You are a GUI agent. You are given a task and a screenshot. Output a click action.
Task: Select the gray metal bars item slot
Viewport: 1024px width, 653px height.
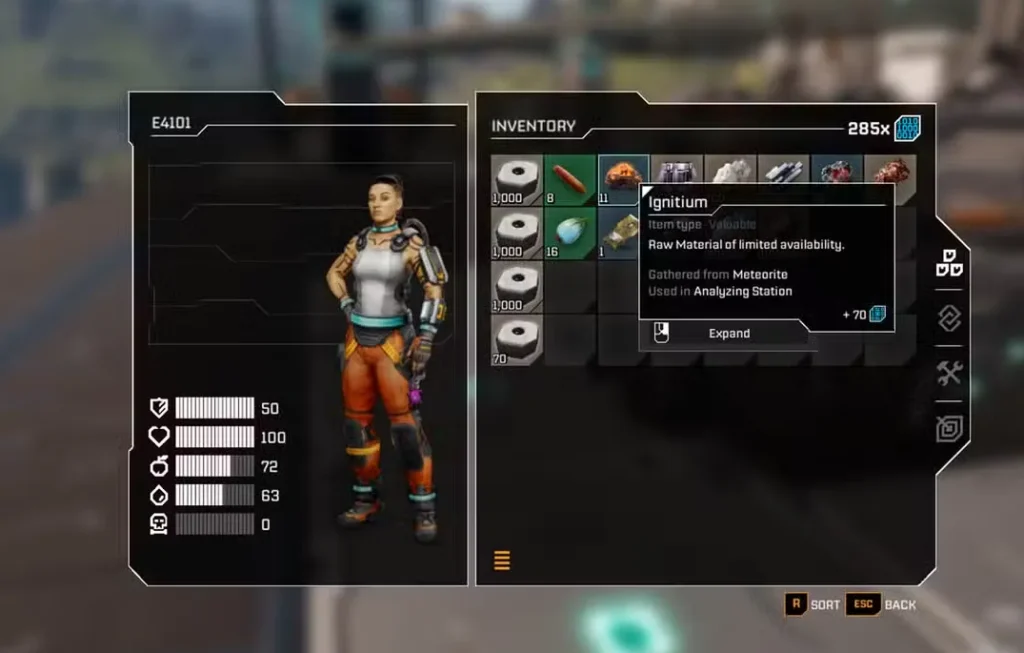click(x=783, y=171)
